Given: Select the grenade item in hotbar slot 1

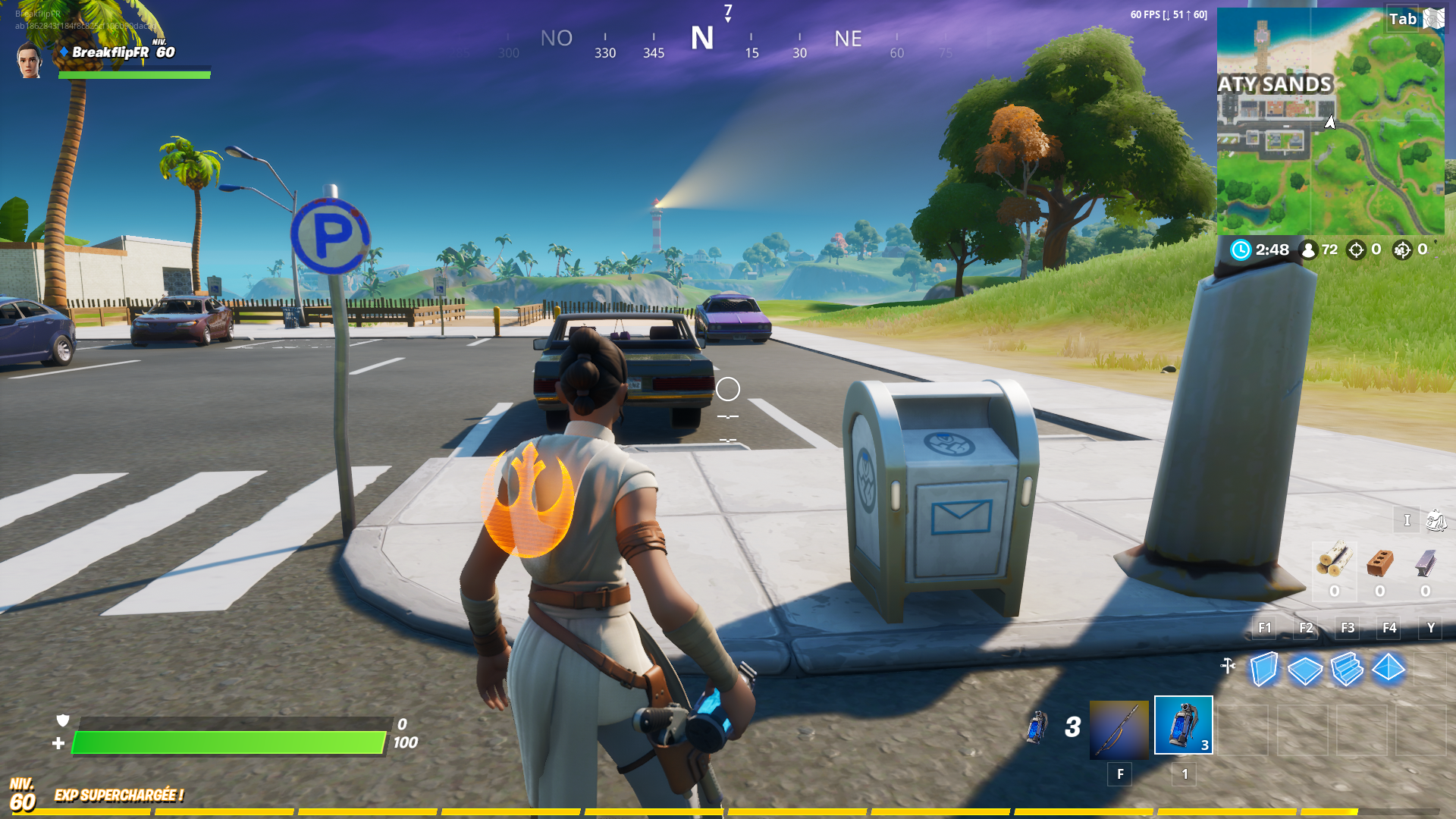Looking at the screenshot, I should click(1184, 726).
